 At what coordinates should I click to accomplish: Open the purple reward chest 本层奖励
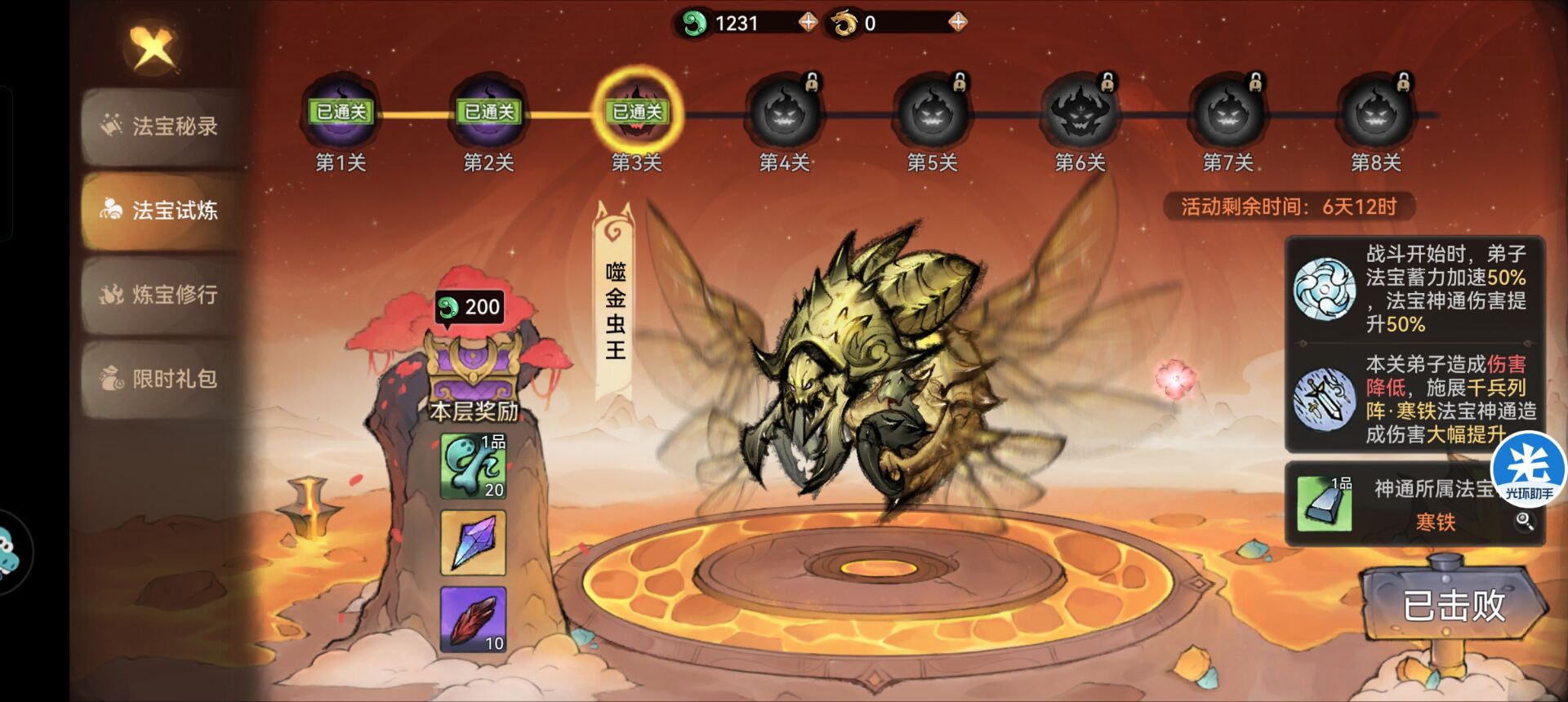point(474,367)
